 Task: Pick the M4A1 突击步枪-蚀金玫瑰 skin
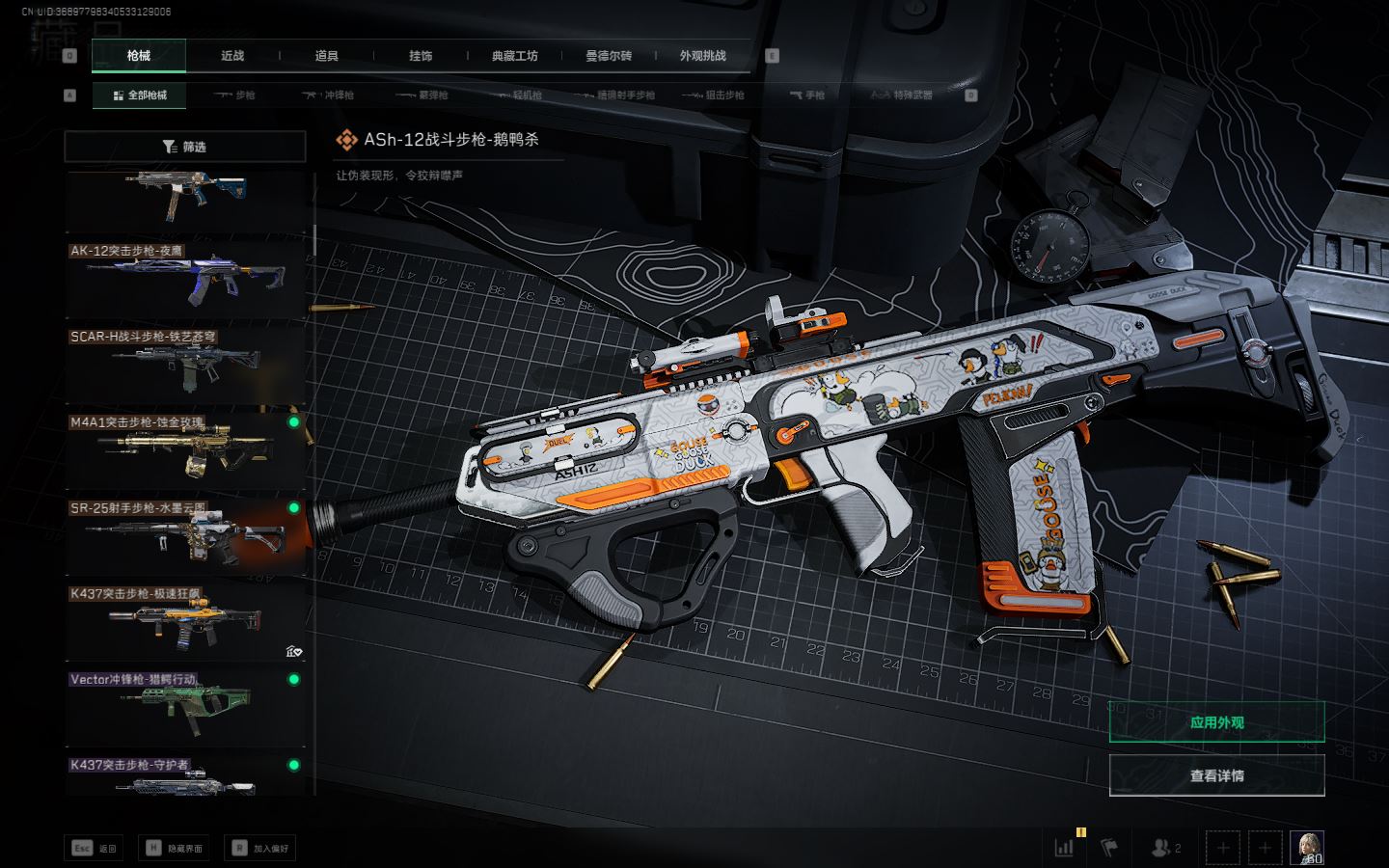click(185, 448)
